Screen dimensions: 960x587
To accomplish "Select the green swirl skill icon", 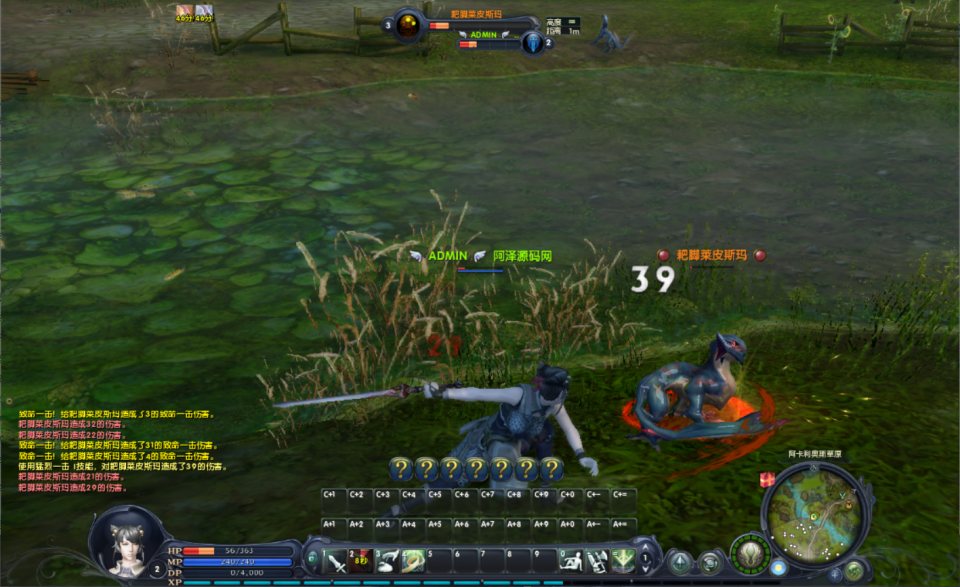I will [x=413, y=561].
